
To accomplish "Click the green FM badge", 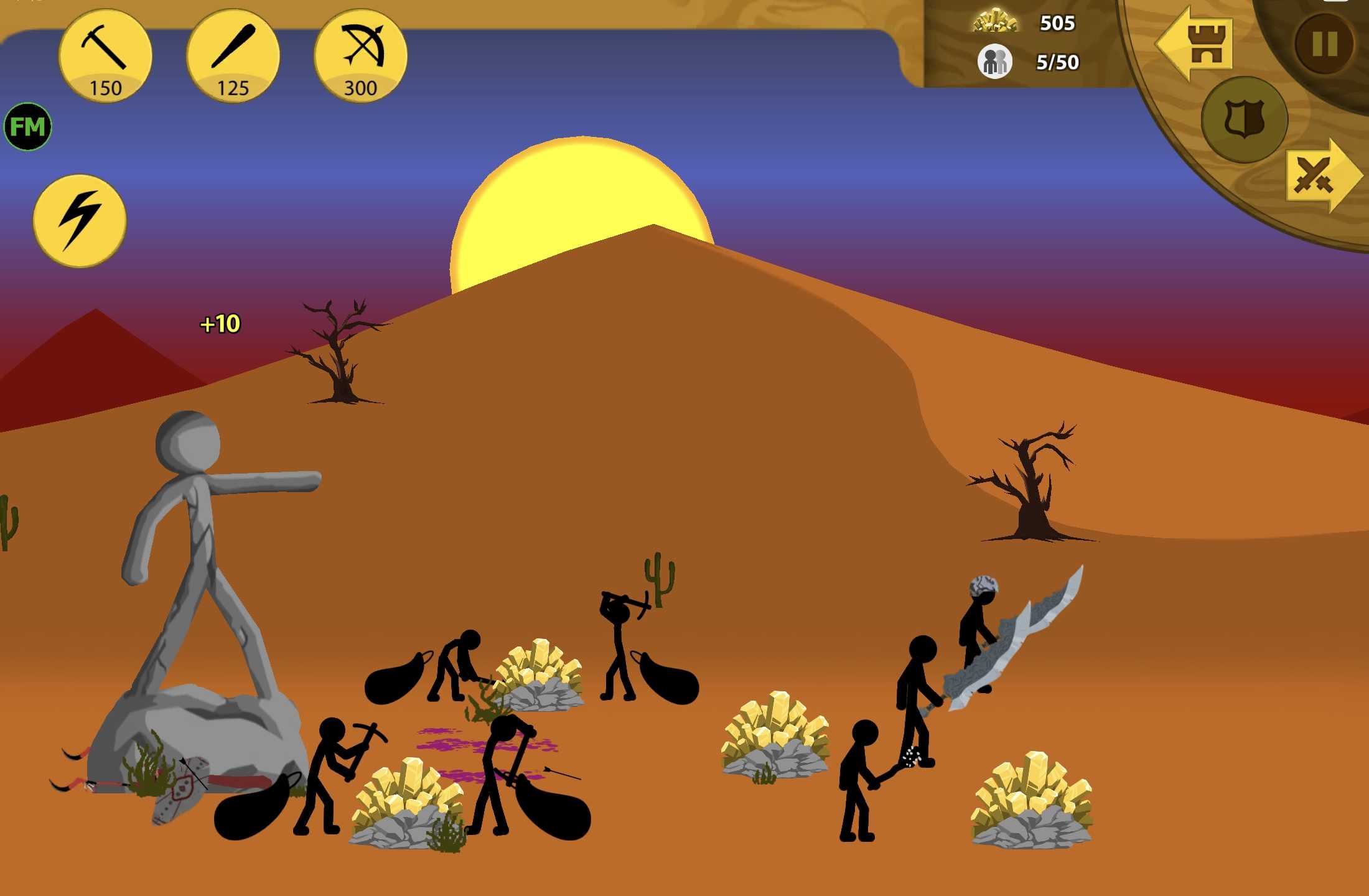I will coord(28,127).
